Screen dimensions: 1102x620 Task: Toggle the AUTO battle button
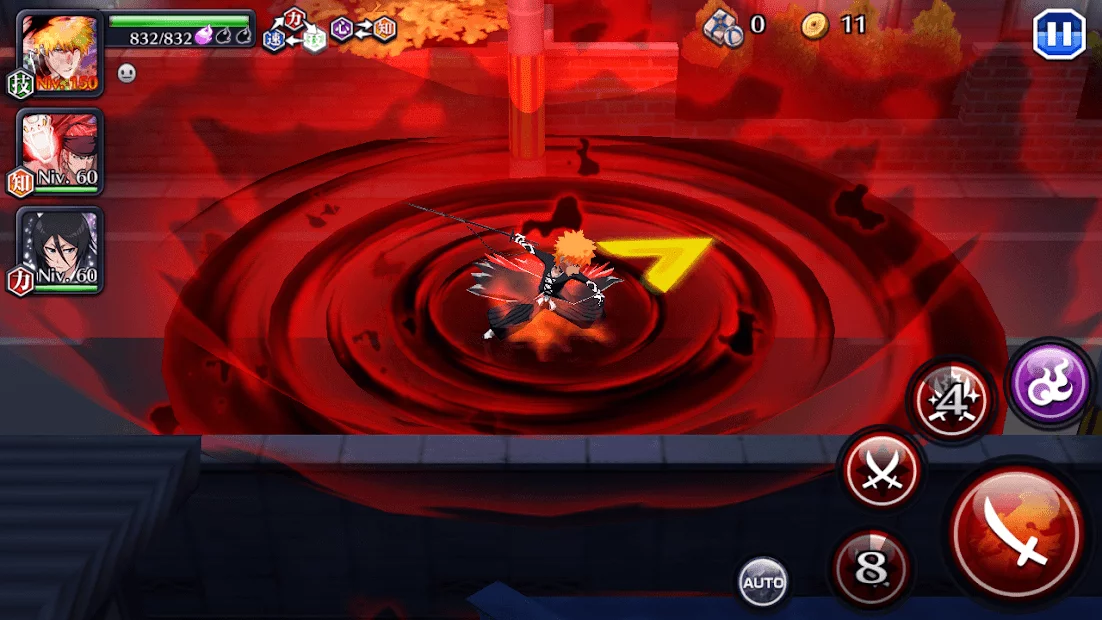click(763, 582)
